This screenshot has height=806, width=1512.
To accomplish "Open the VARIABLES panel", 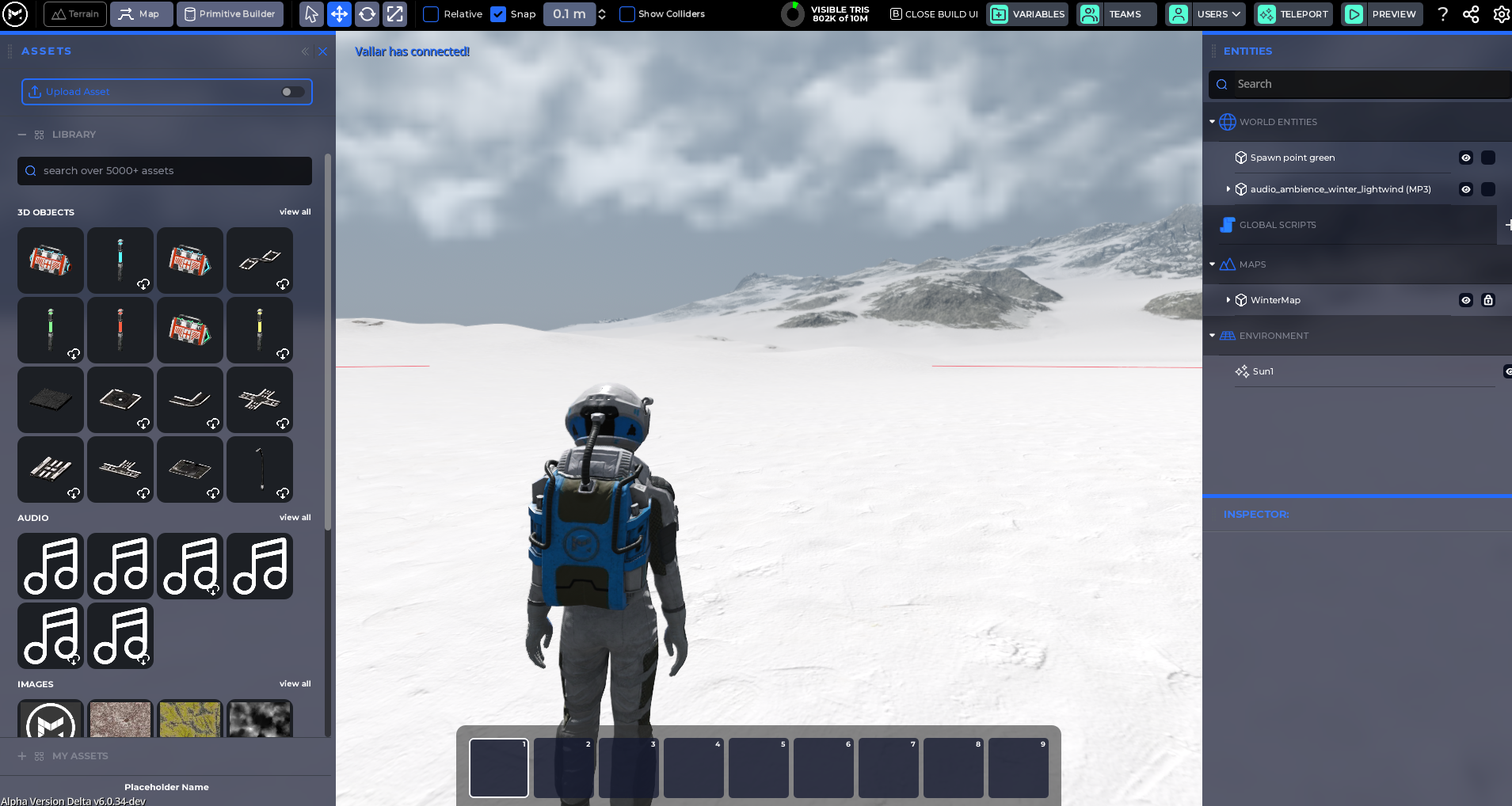I will coord(1027,13).
